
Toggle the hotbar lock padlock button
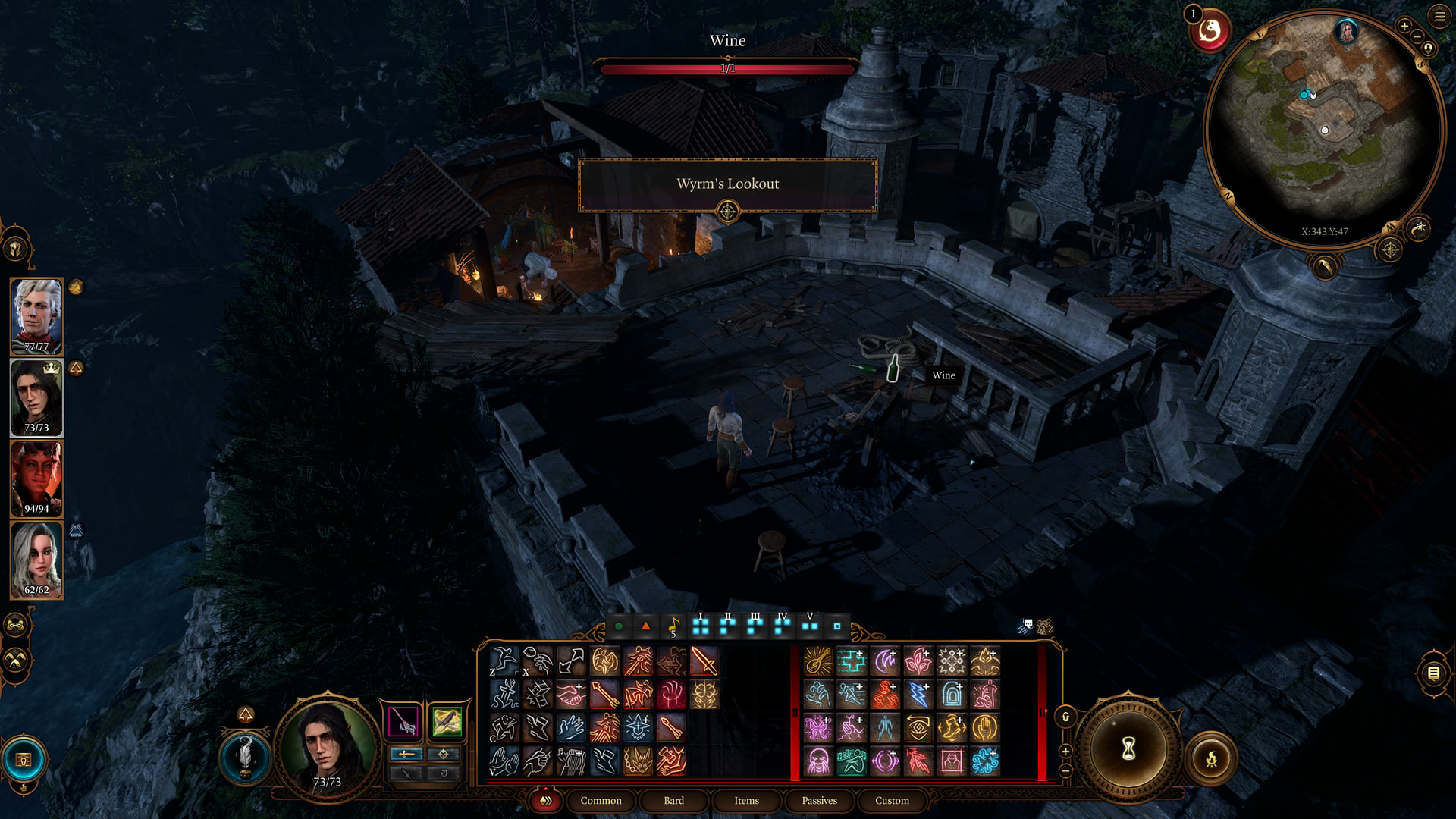point(1065,717)
